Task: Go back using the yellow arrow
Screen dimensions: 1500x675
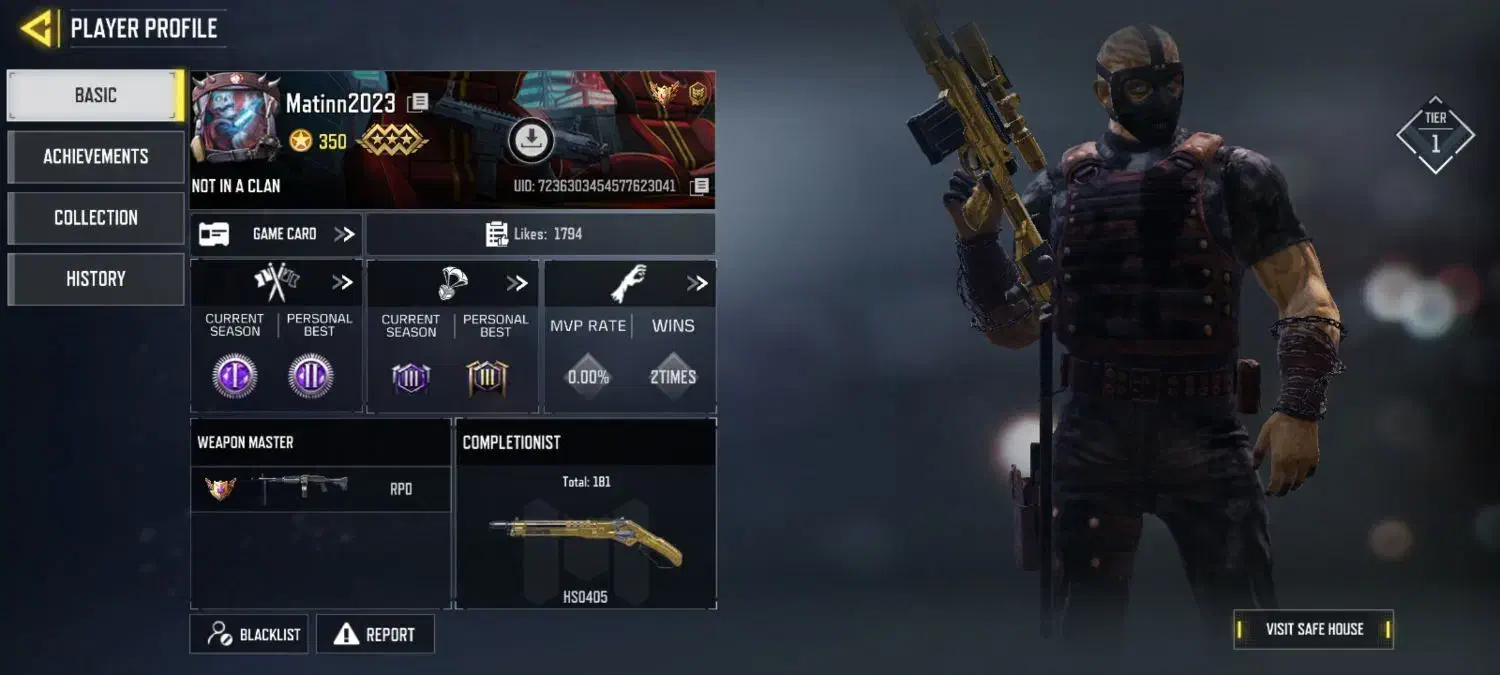Action: pos(37,28)
